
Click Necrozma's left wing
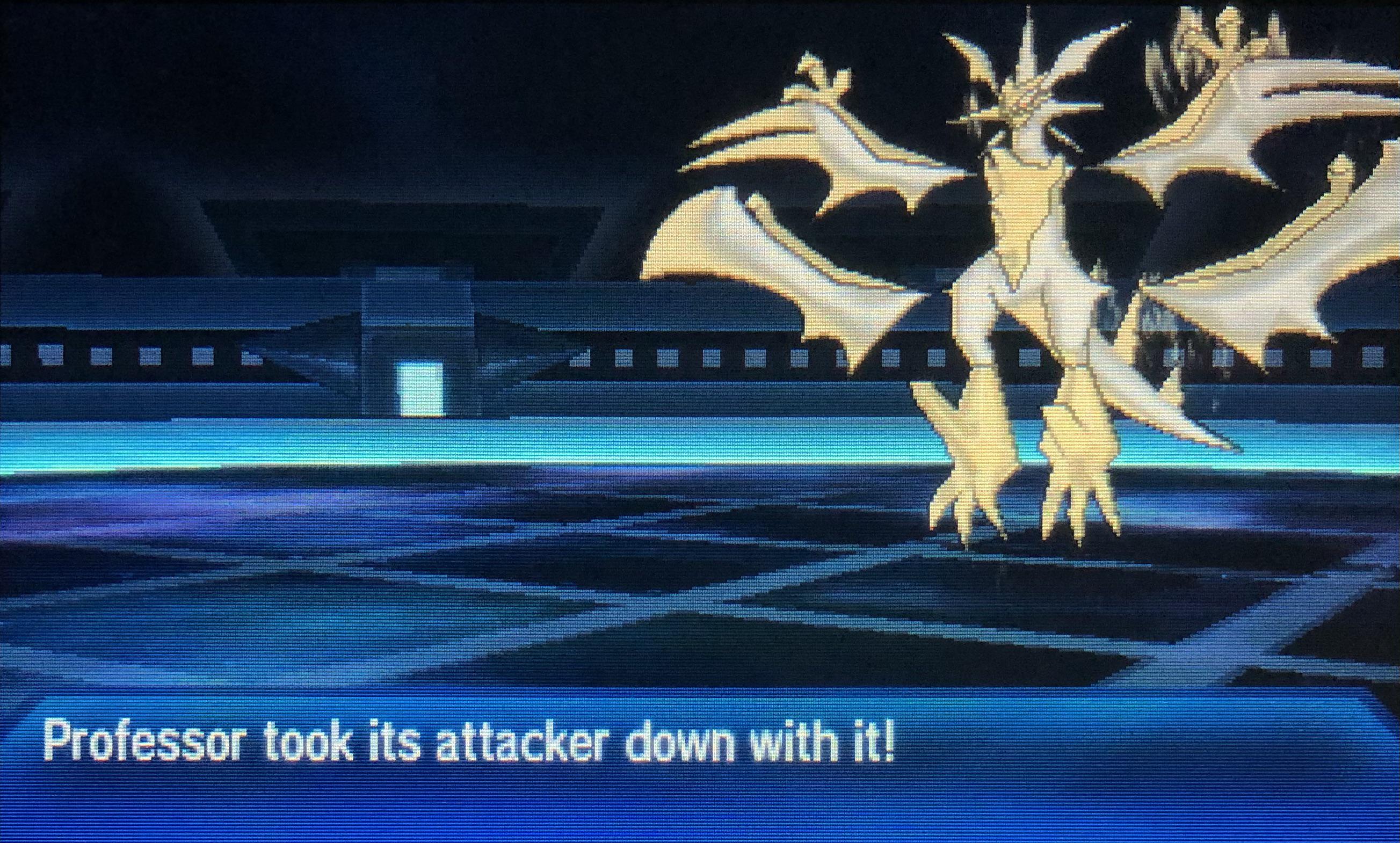[x=795, y=170]
